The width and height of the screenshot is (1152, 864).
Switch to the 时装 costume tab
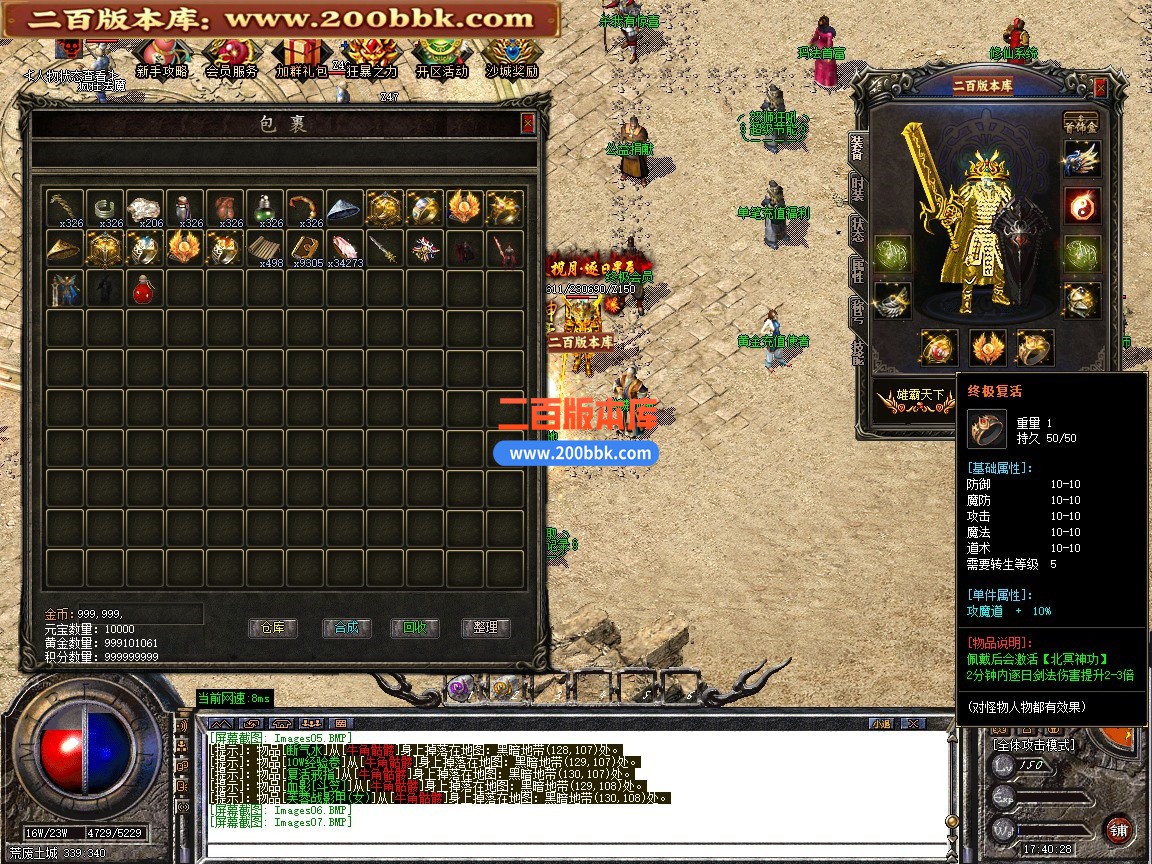[858, 188]
